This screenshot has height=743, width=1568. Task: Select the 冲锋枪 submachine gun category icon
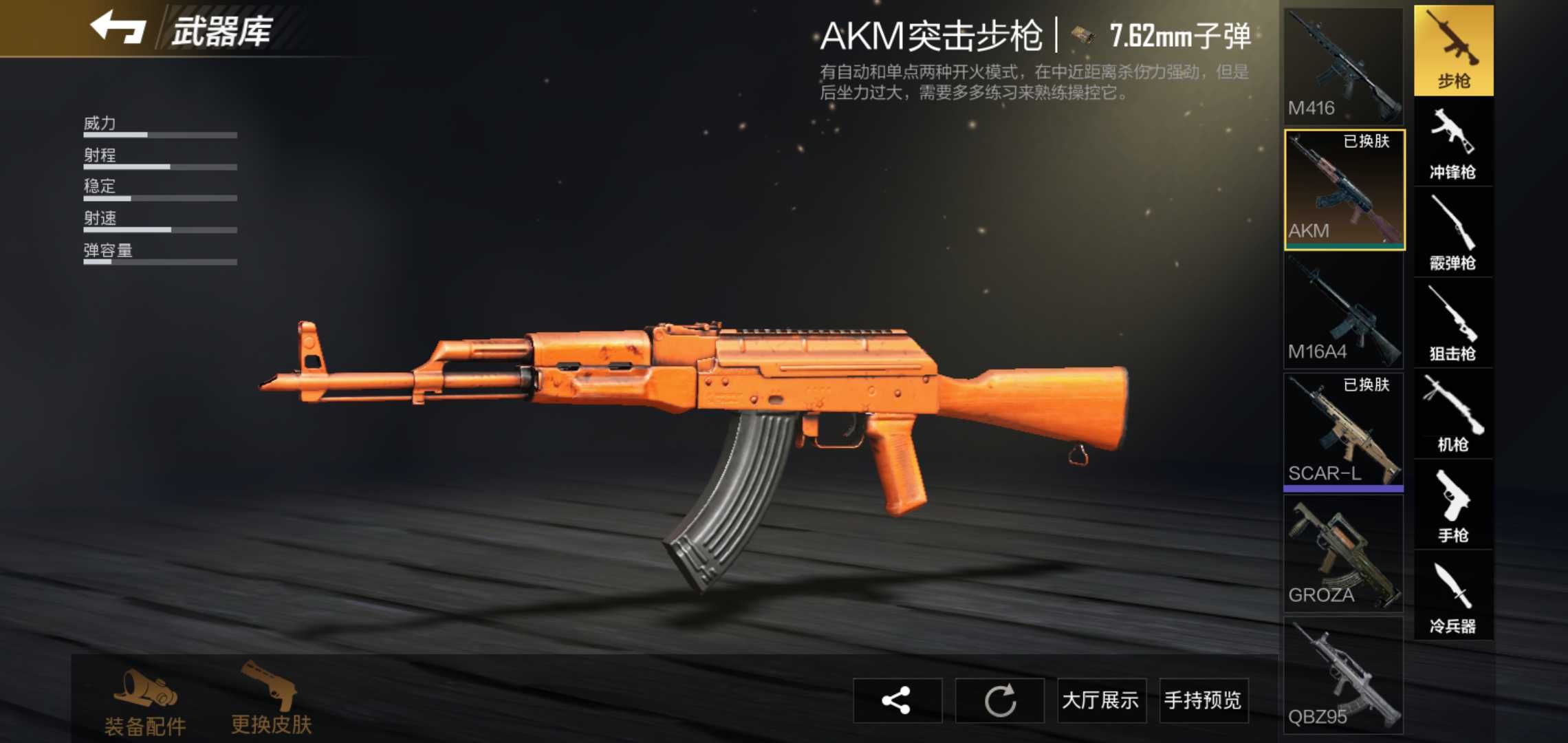coord(1453,141)
